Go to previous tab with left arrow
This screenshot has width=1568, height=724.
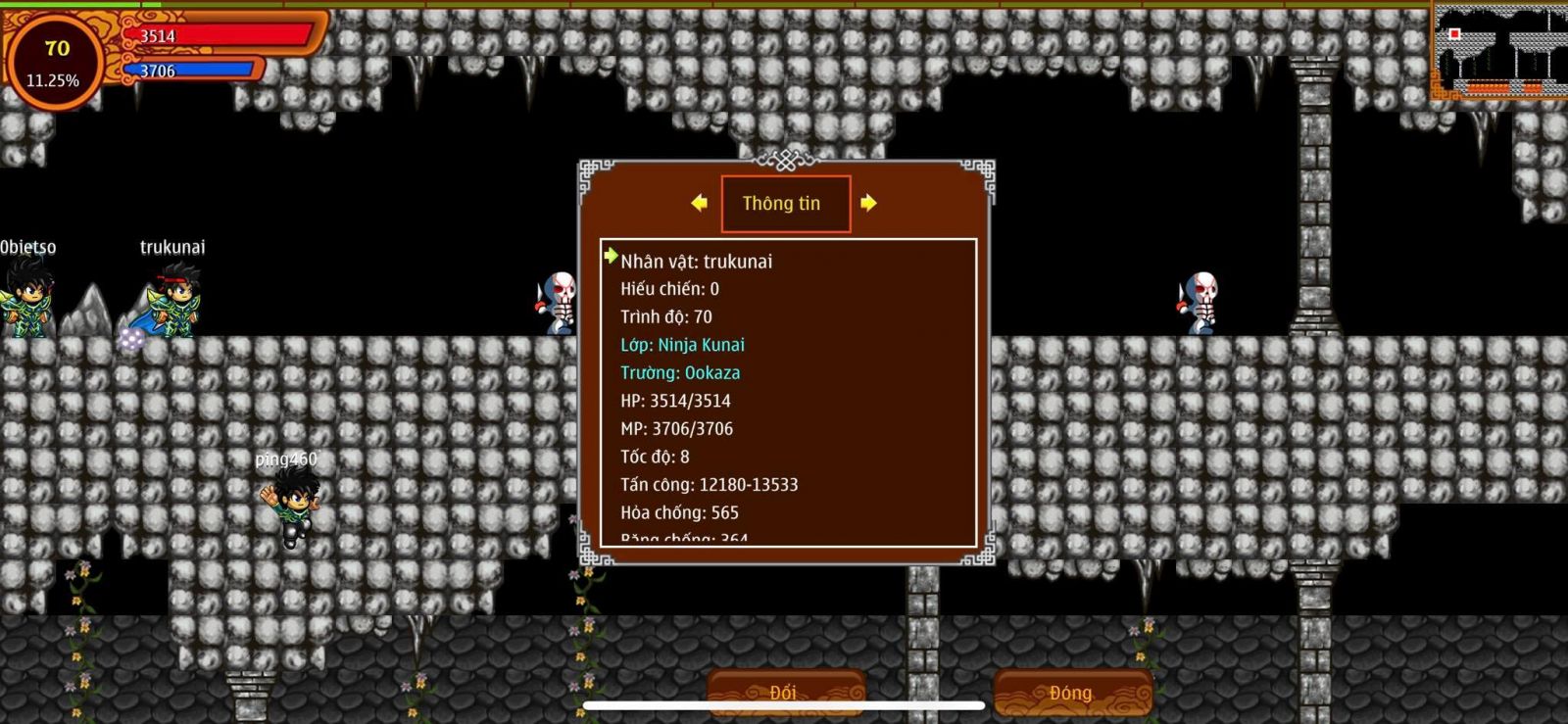pos(699,203)
